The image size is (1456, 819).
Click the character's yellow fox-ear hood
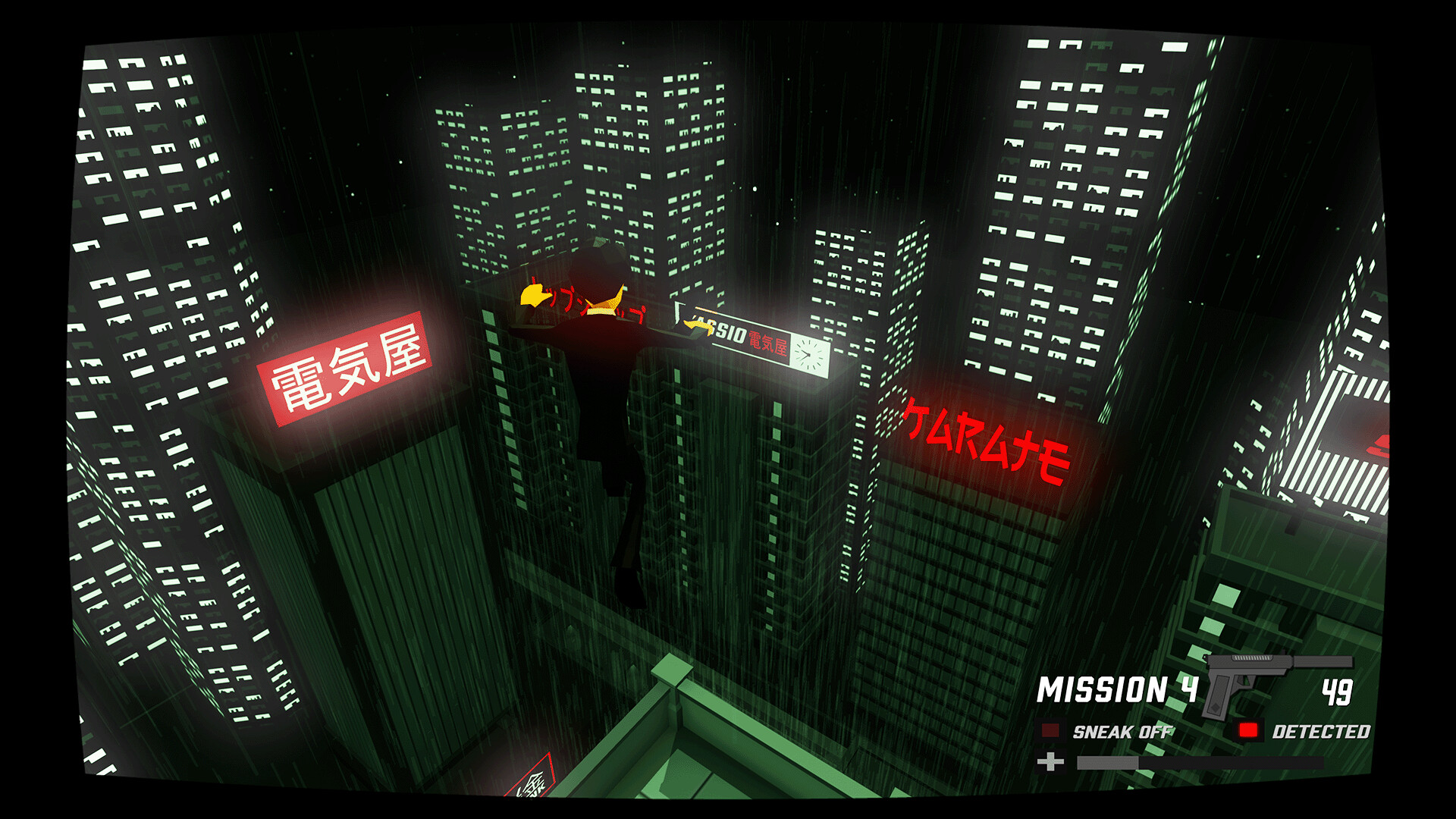tap(607, 303)
